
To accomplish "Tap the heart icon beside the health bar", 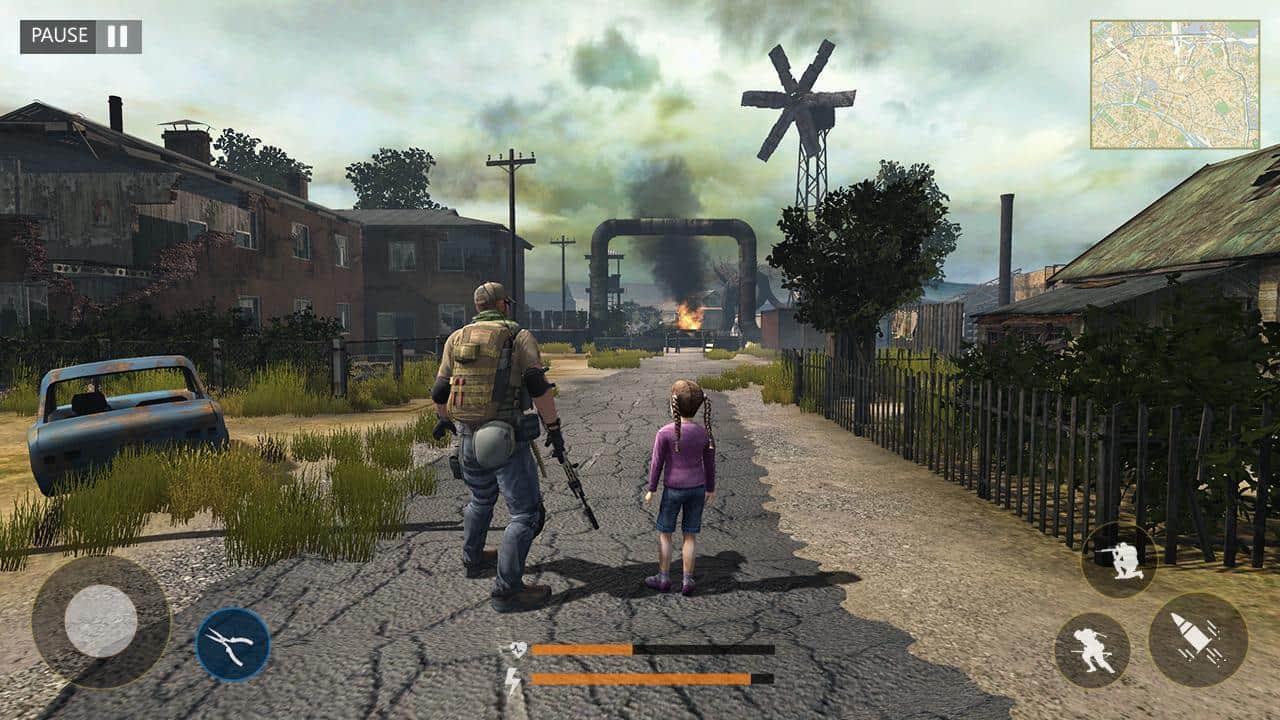I will coord(515,647).
